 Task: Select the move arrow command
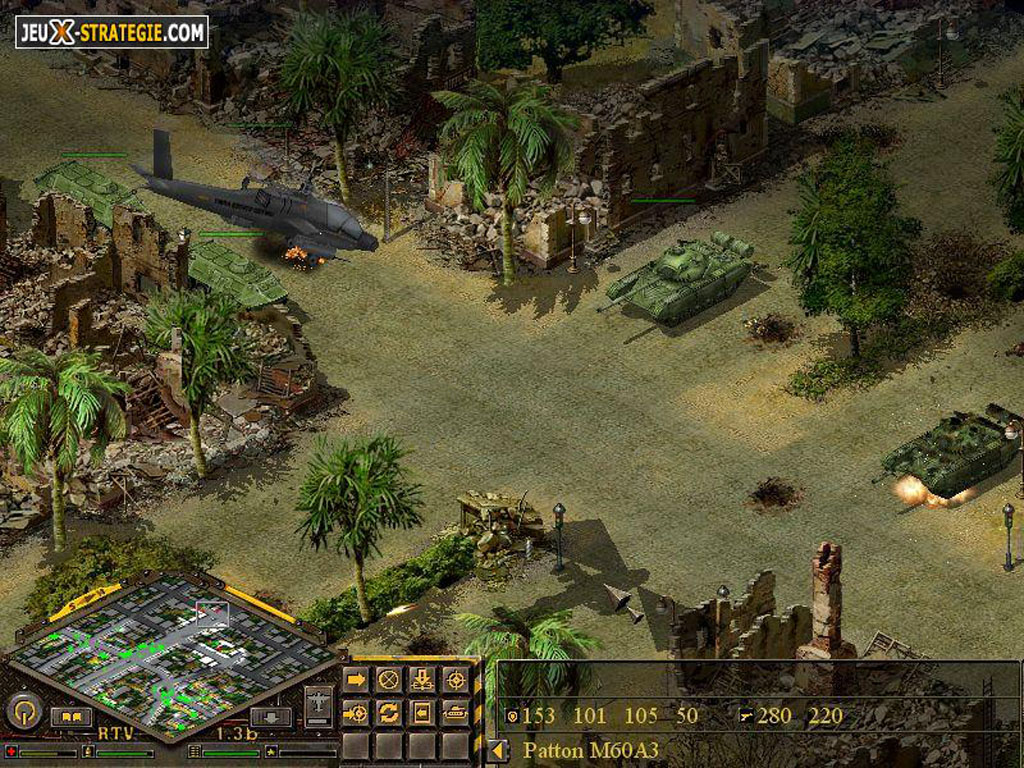coord(356,680)
